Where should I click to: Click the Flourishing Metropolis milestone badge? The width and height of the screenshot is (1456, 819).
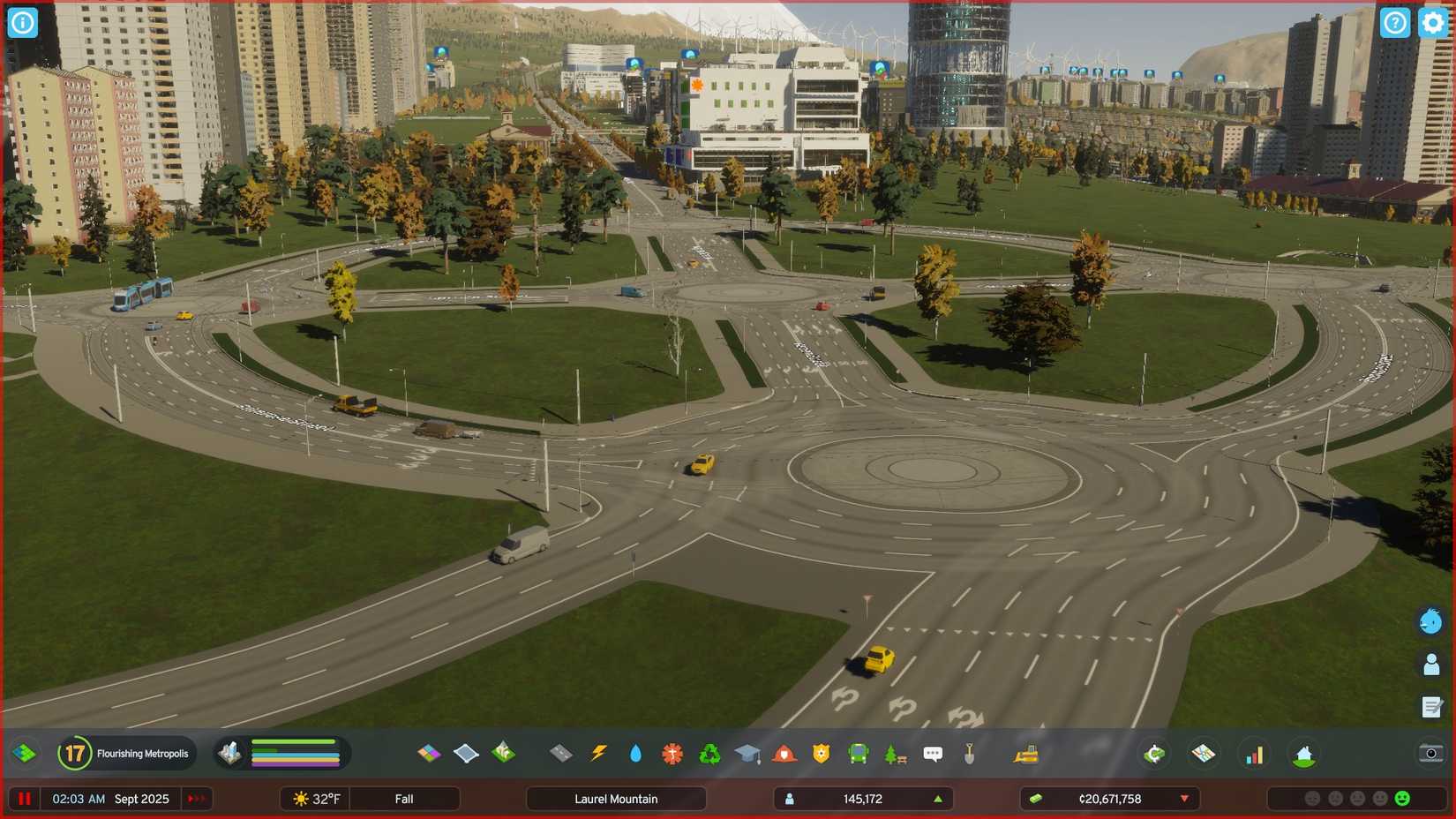(x=75, y=753)
